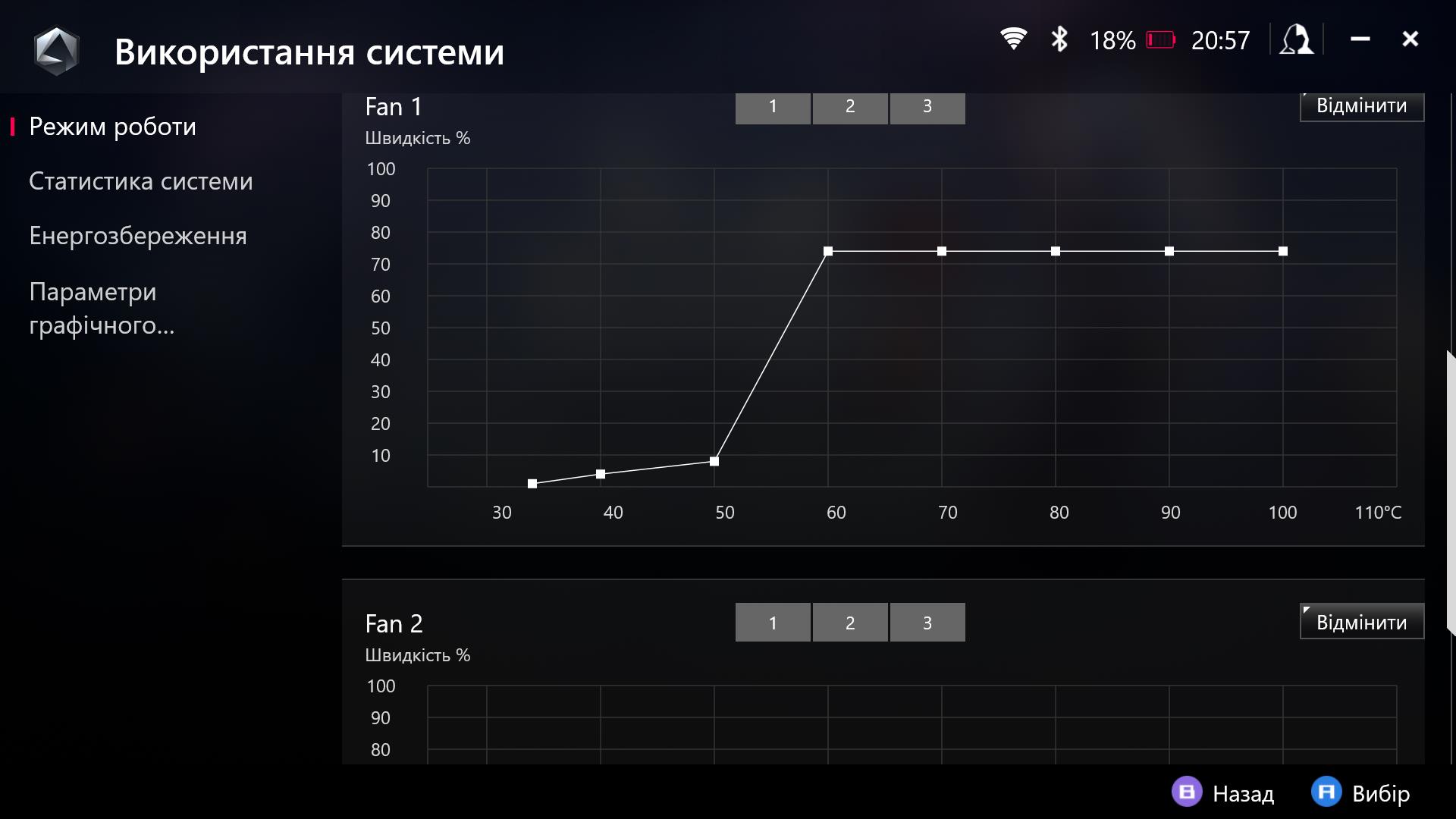Go to Статистика системи
The image size is (1456, 819).
point(140,181)
